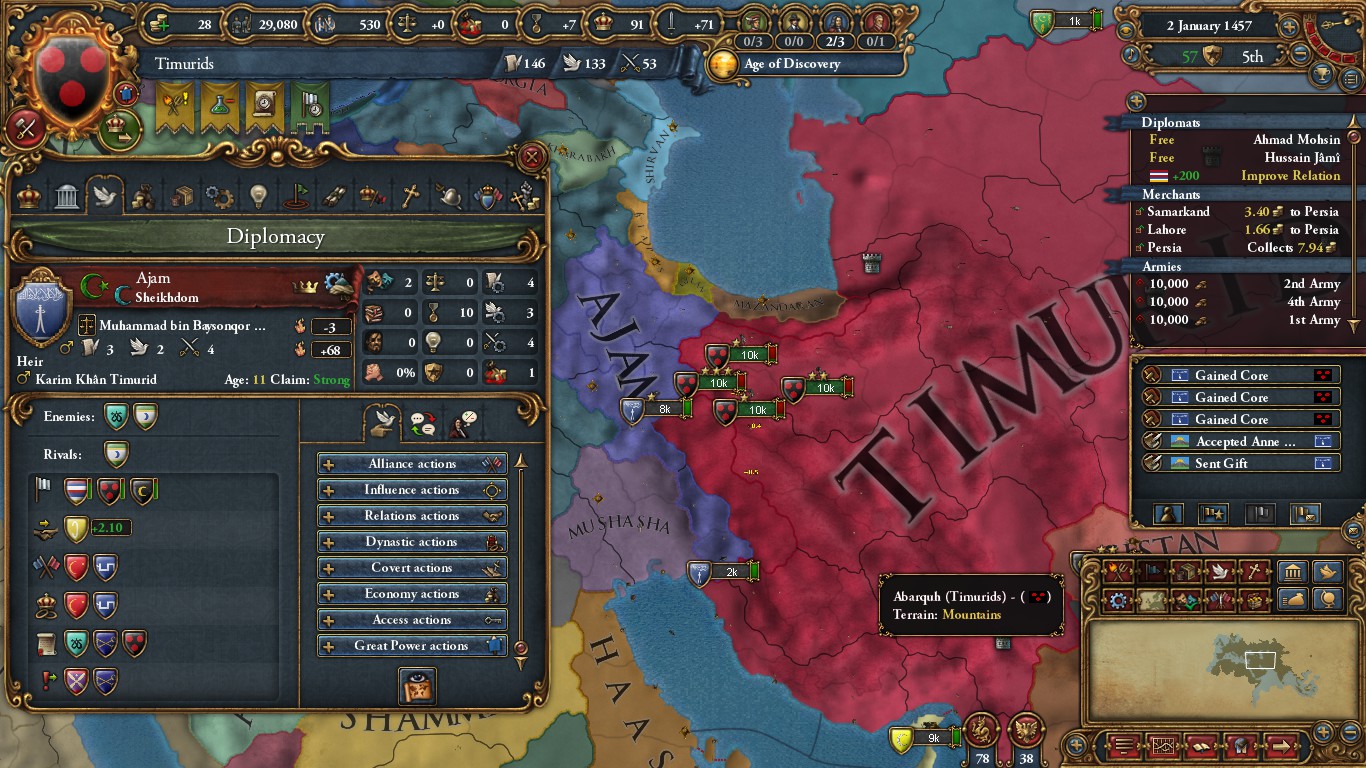Expand Alliance actions

413,463
